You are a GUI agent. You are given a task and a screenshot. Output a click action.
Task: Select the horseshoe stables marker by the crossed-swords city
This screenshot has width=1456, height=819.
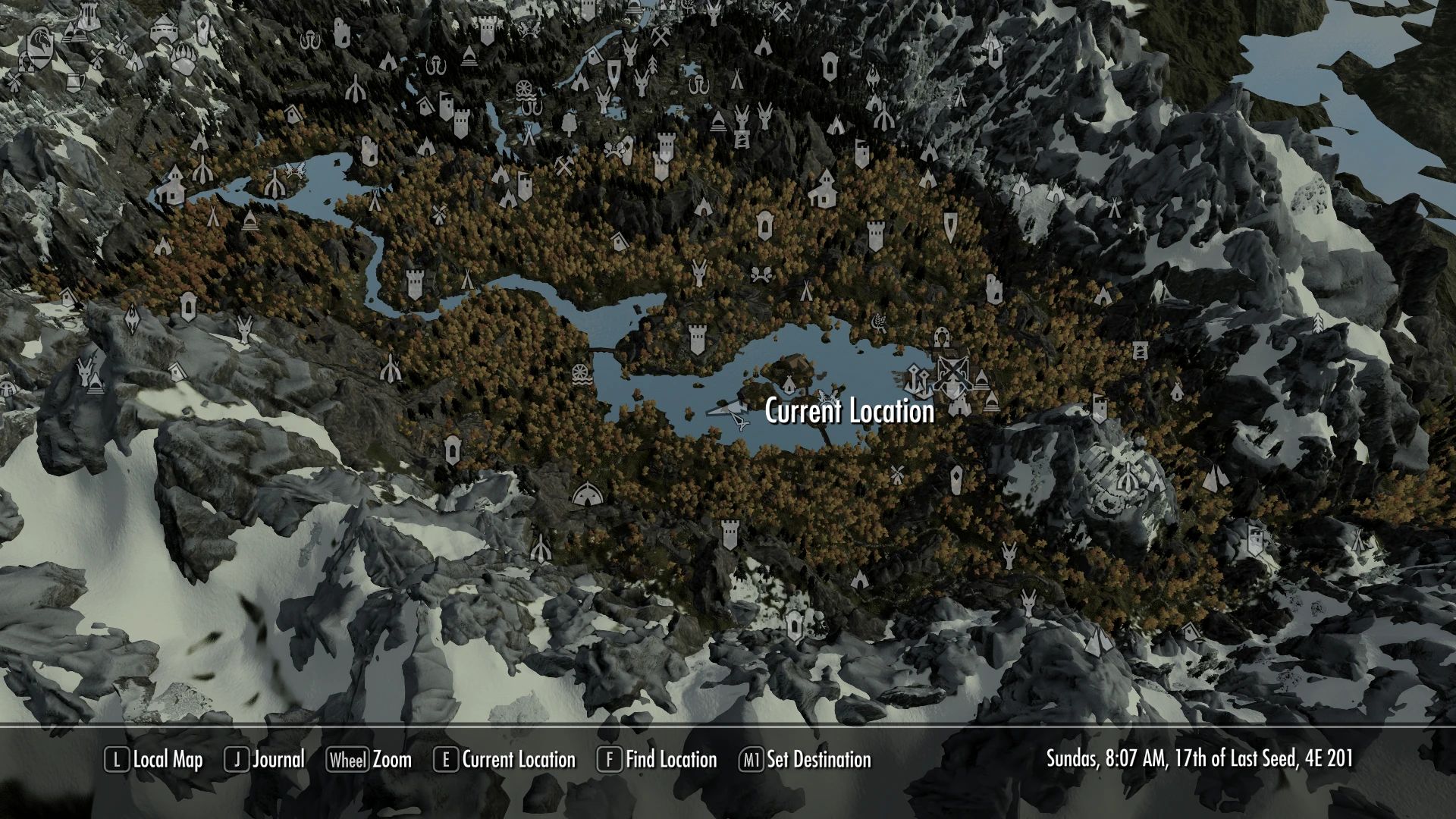click(943, 335)
